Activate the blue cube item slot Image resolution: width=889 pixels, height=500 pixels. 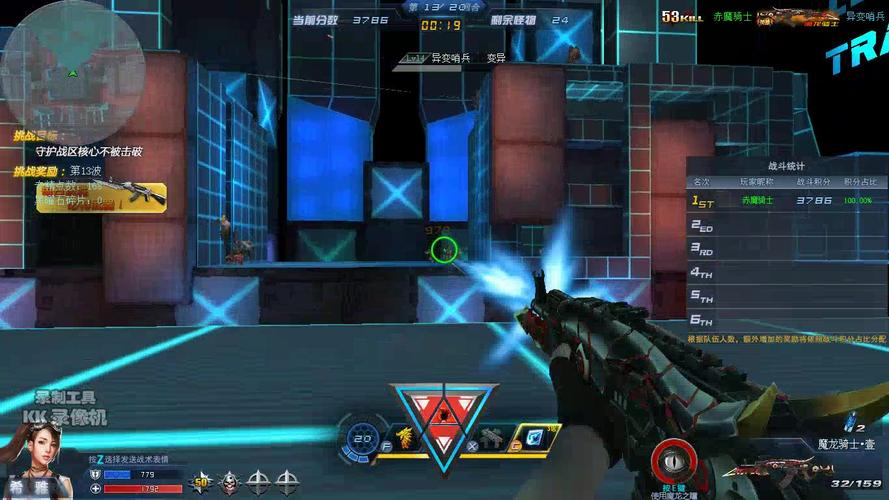click(535, 437)
